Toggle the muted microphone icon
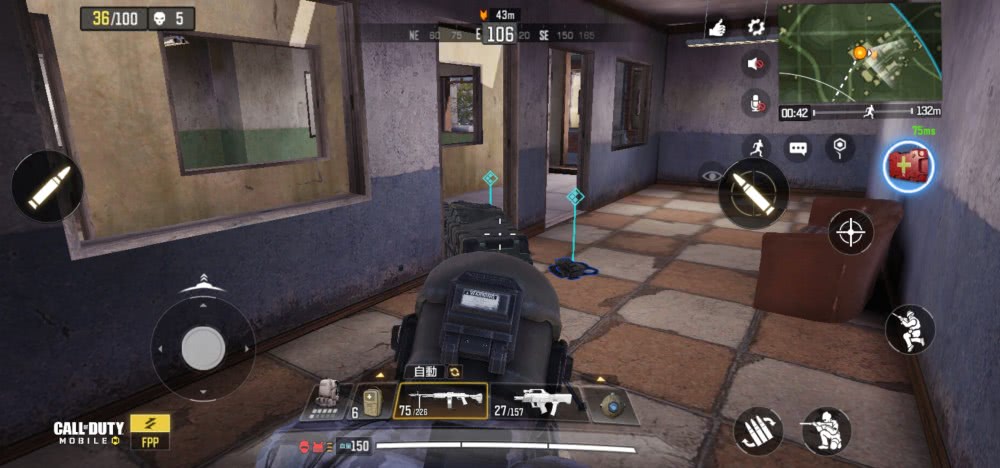This screenshot has height=468, width=1000. [x=755, y=103]
